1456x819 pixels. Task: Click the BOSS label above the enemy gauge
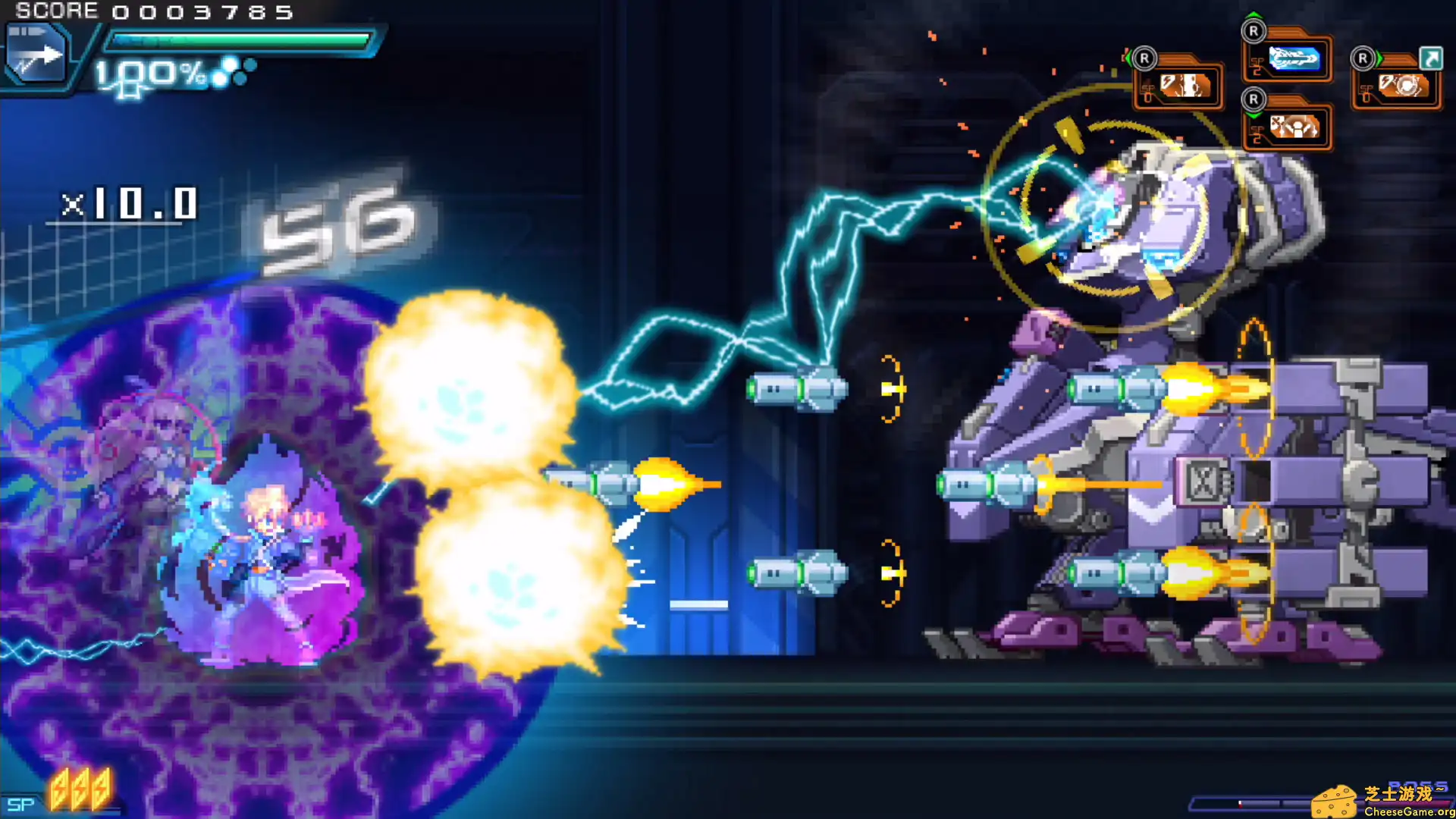(x=1420, y=785)
